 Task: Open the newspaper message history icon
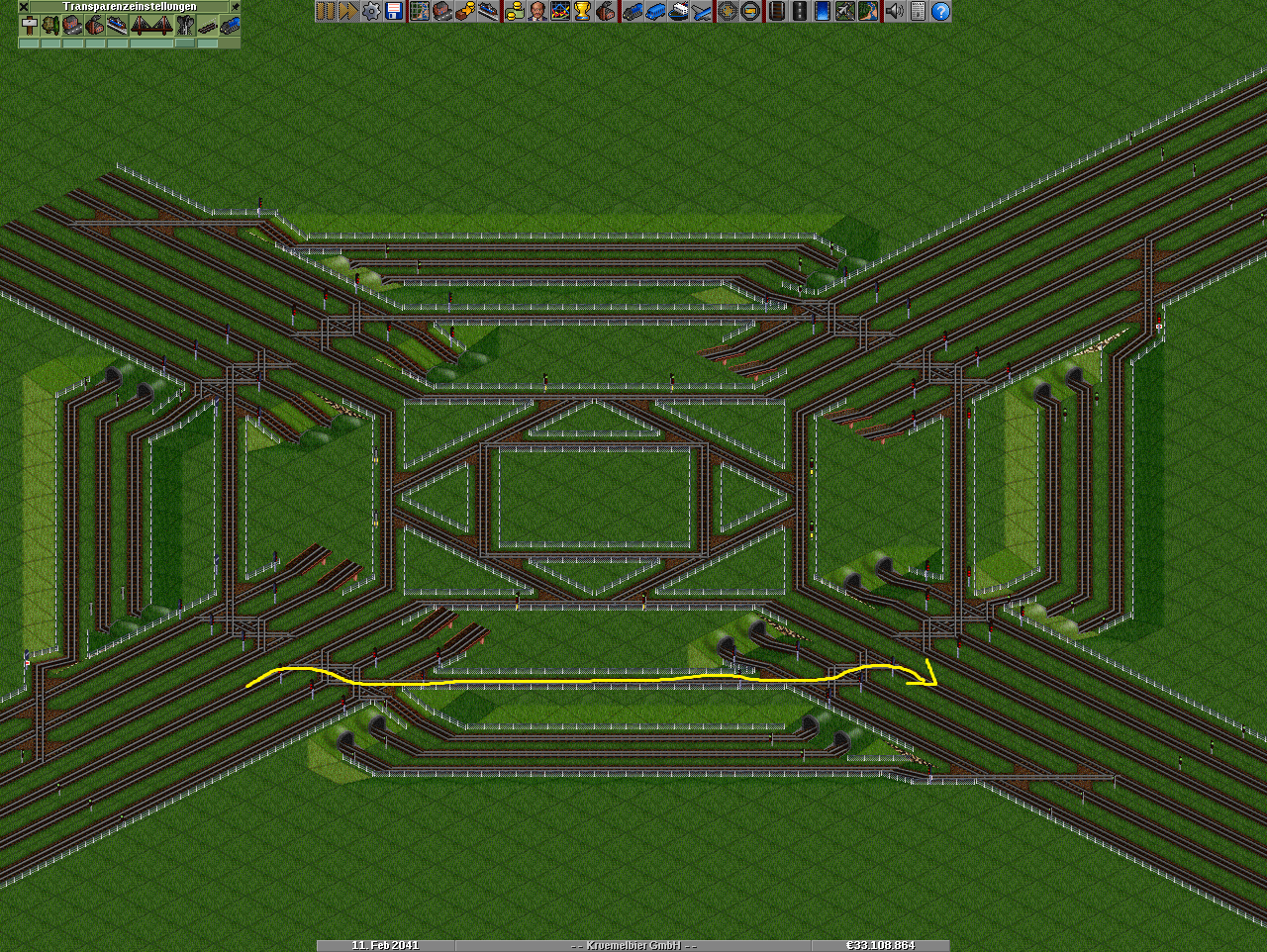point(918,11)
